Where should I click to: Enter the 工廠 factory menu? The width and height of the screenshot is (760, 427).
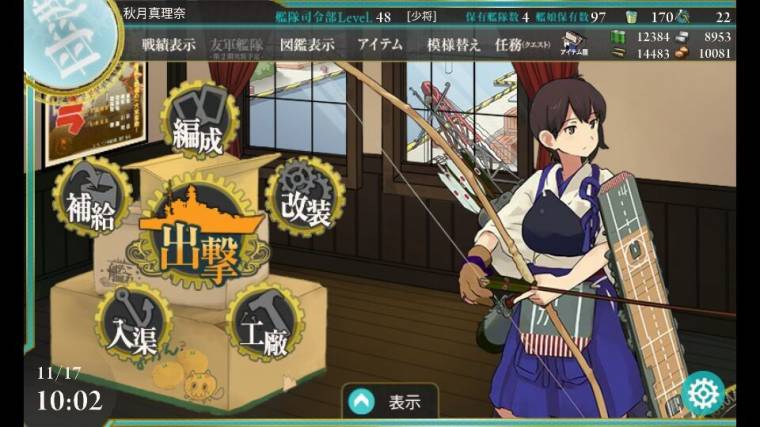(263, 325)
